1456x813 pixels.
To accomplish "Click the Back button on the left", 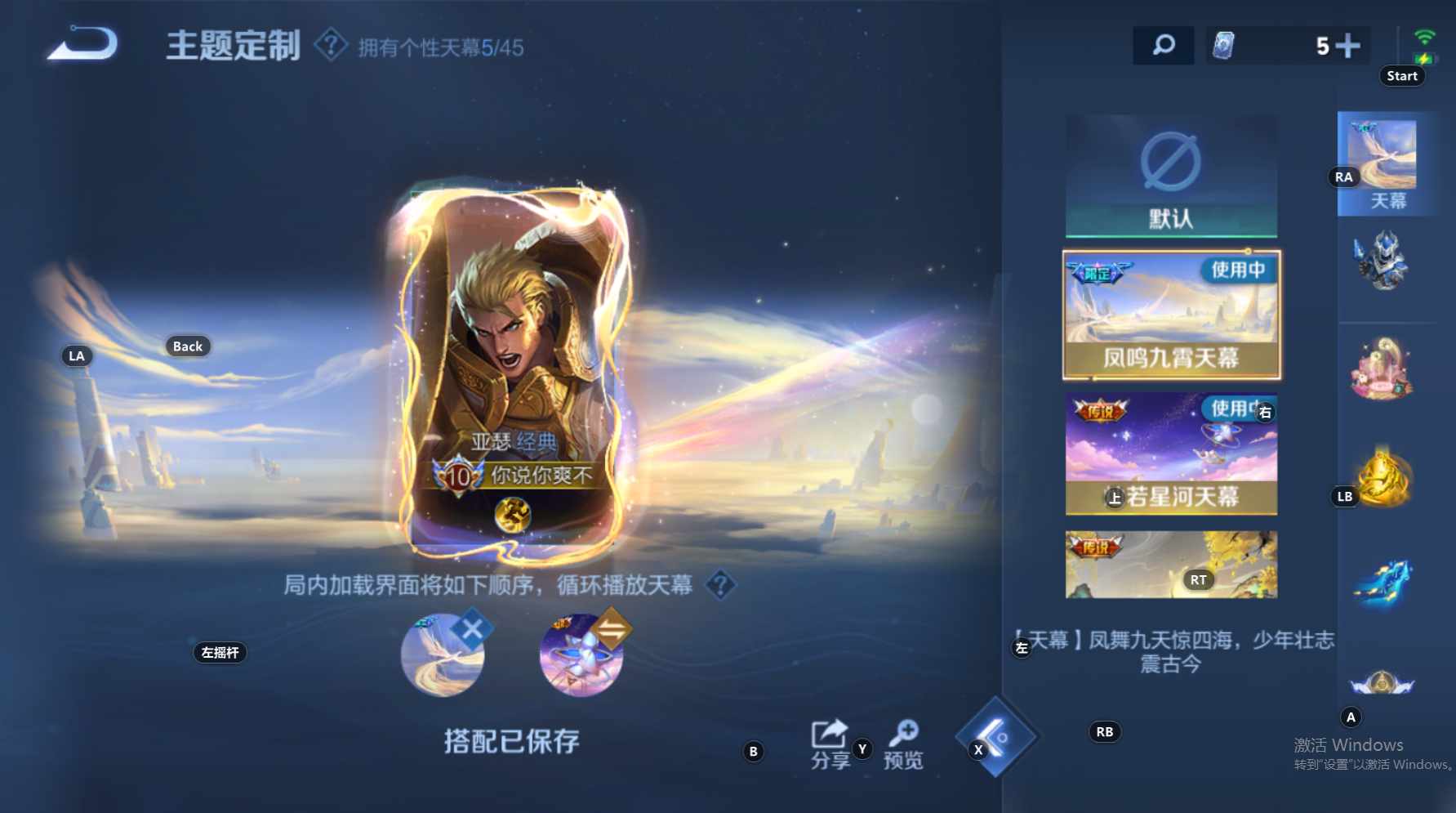I will click(x=186, y=346).
